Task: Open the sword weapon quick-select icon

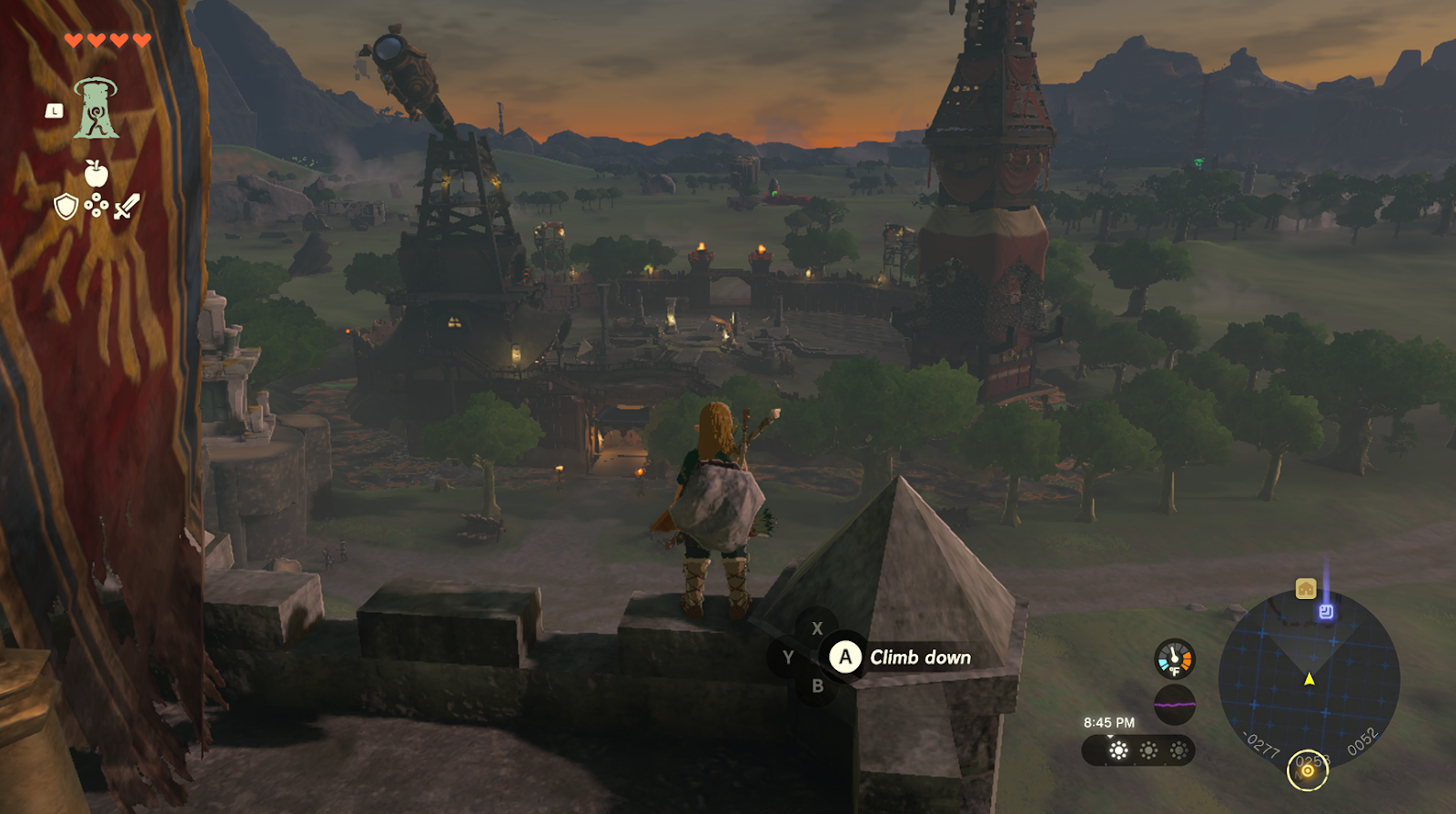Action: [x=126, y=206]
